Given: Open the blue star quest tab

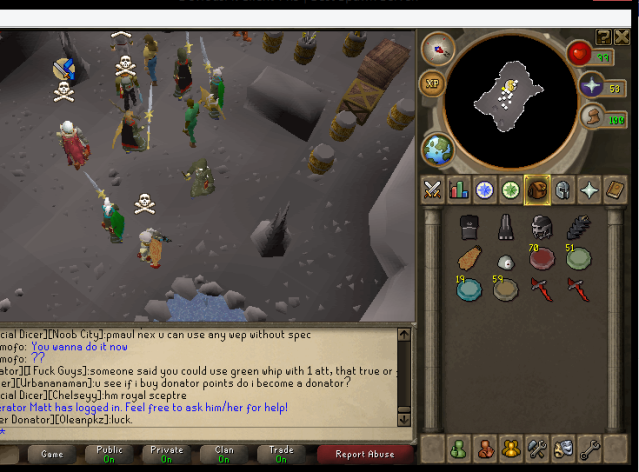Looking at the screenshot, I should [485, 189].
